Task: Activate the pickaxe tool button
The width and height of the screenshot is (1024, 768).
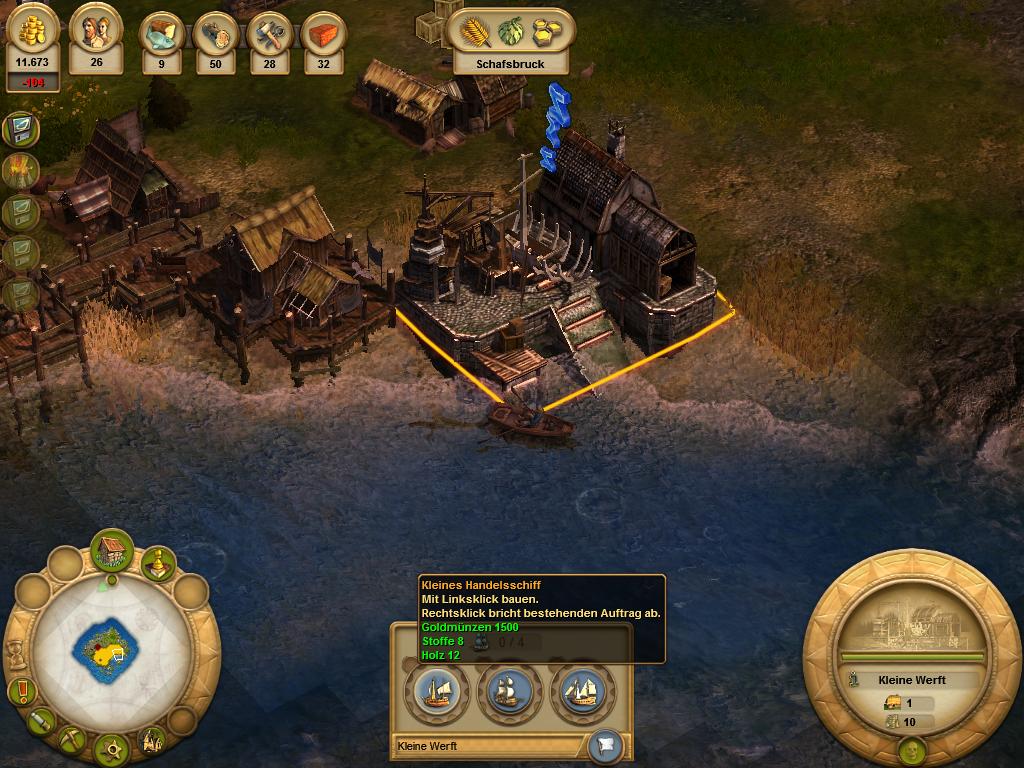Action: (72, 739)
